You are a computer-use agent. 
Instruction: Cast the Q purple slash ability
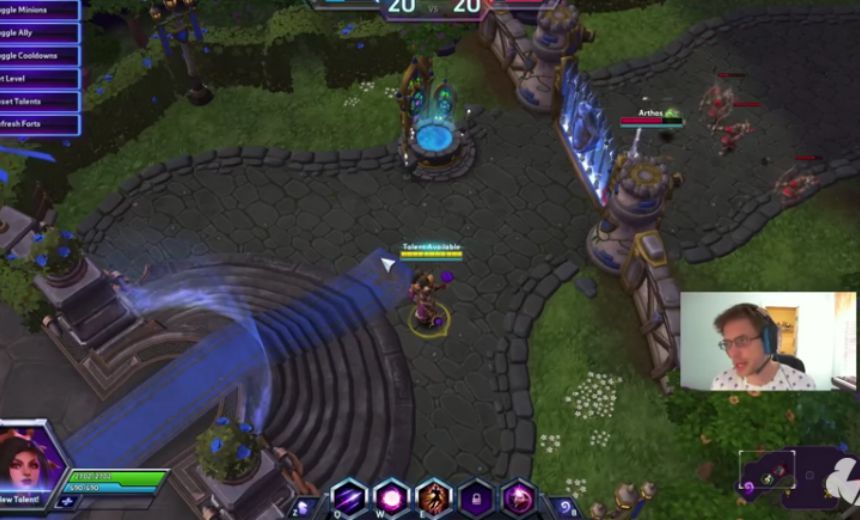[349, 497]
